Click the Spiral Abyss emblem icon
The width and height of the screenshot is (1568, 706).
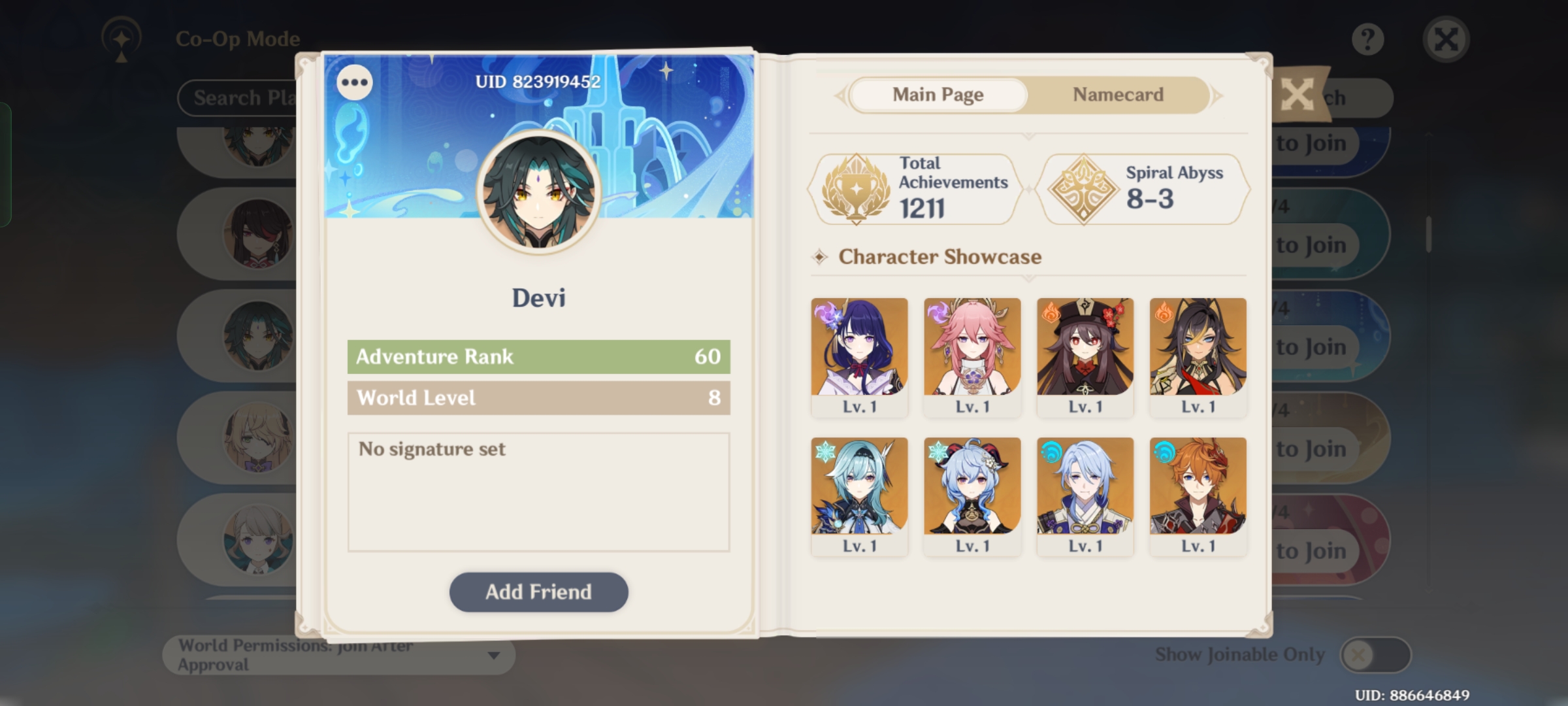click(1085, 188)
